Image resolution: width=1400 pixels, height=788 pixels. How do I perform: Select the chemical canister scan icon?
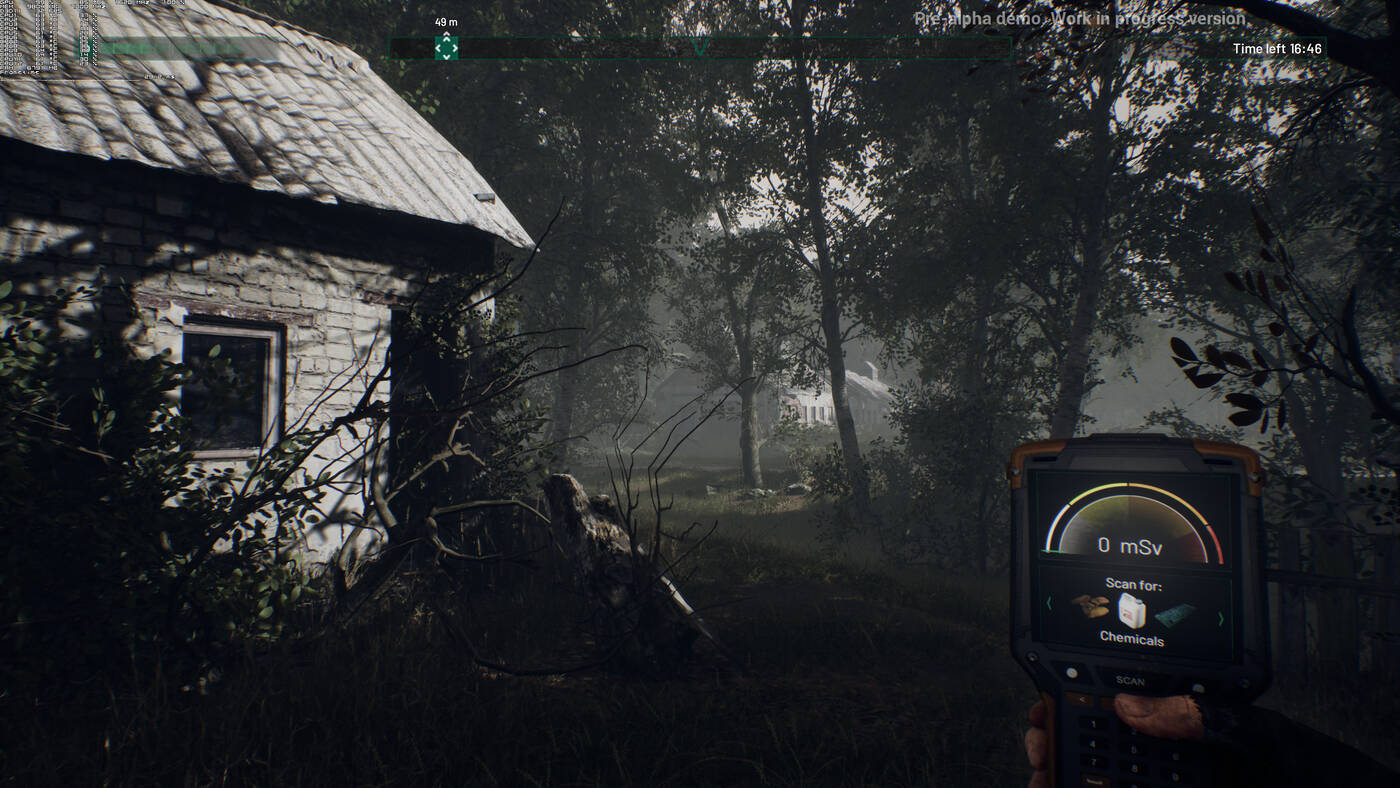click(1132, 611)
